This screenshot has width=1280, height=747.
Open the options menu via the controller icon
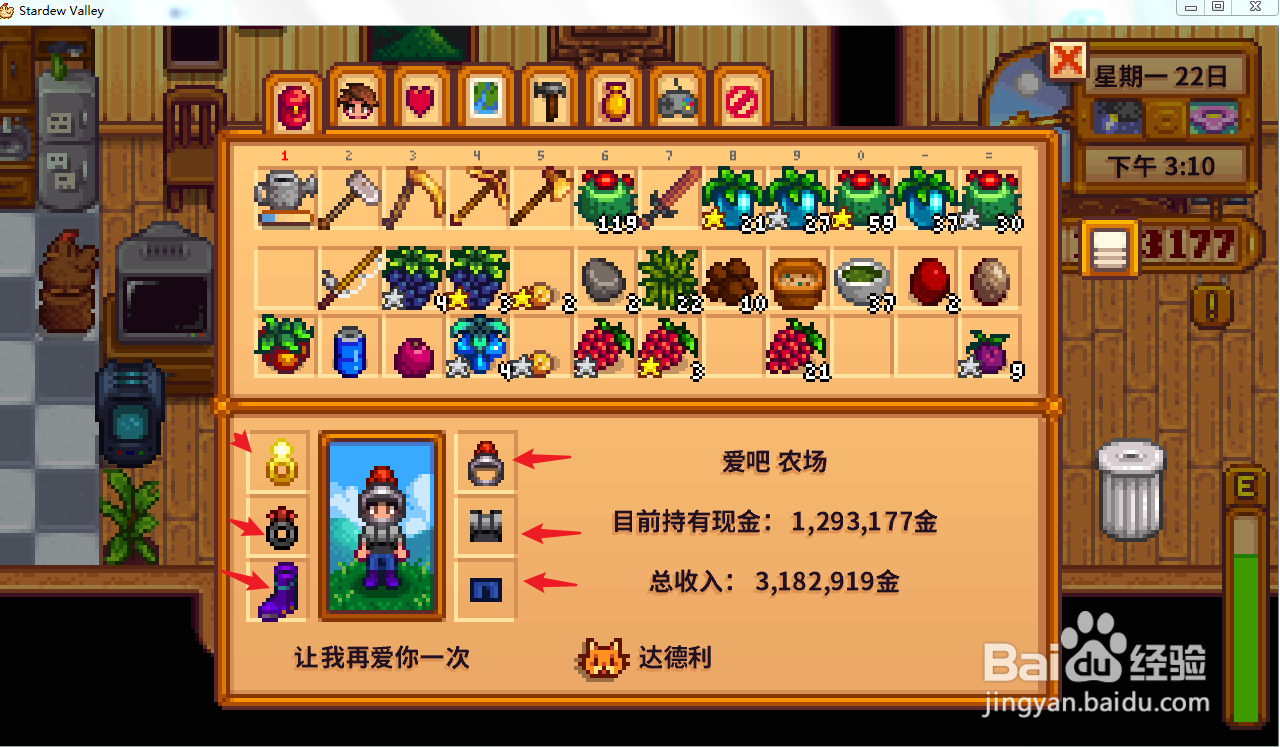(x=678, y=100)
